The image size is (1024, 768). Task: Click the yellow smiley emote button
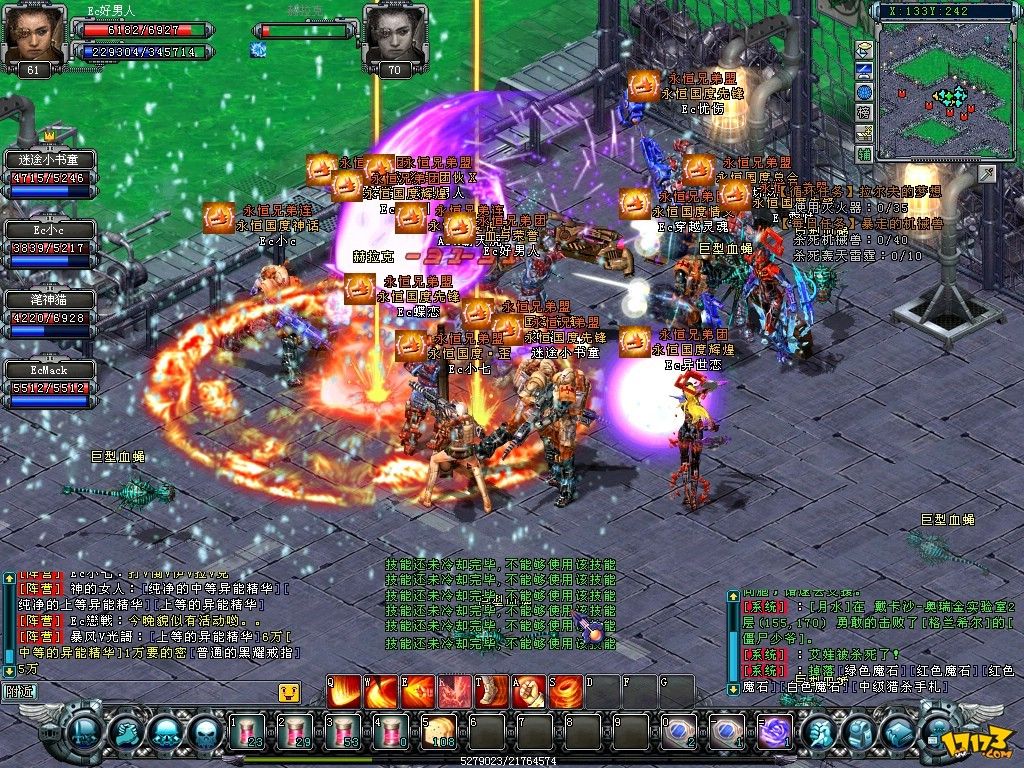click(288, 691)
